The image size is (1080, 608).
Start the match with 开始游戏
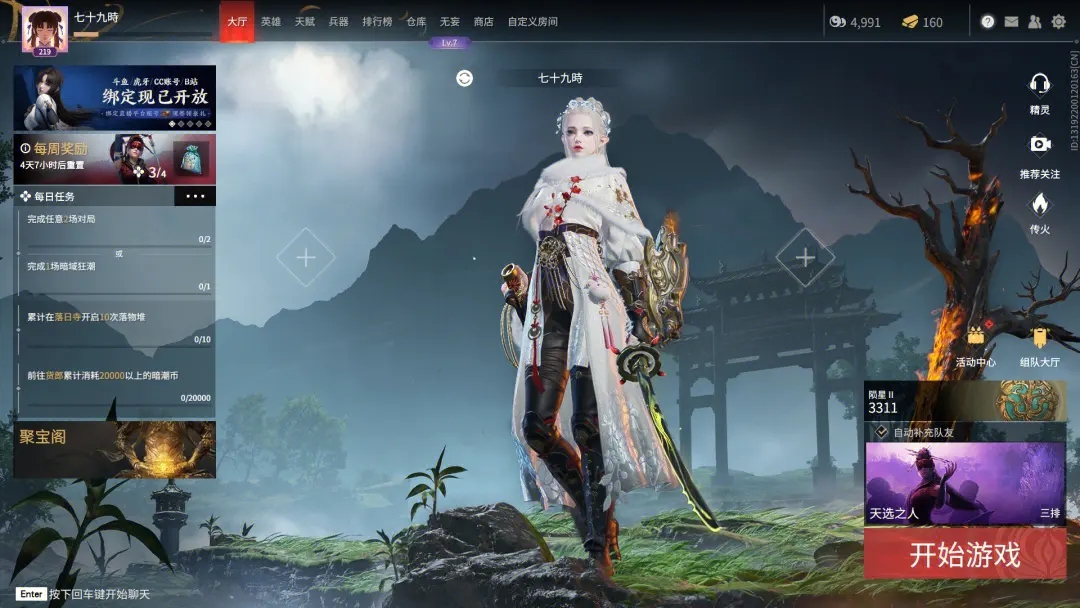click(x=965, y=555)
